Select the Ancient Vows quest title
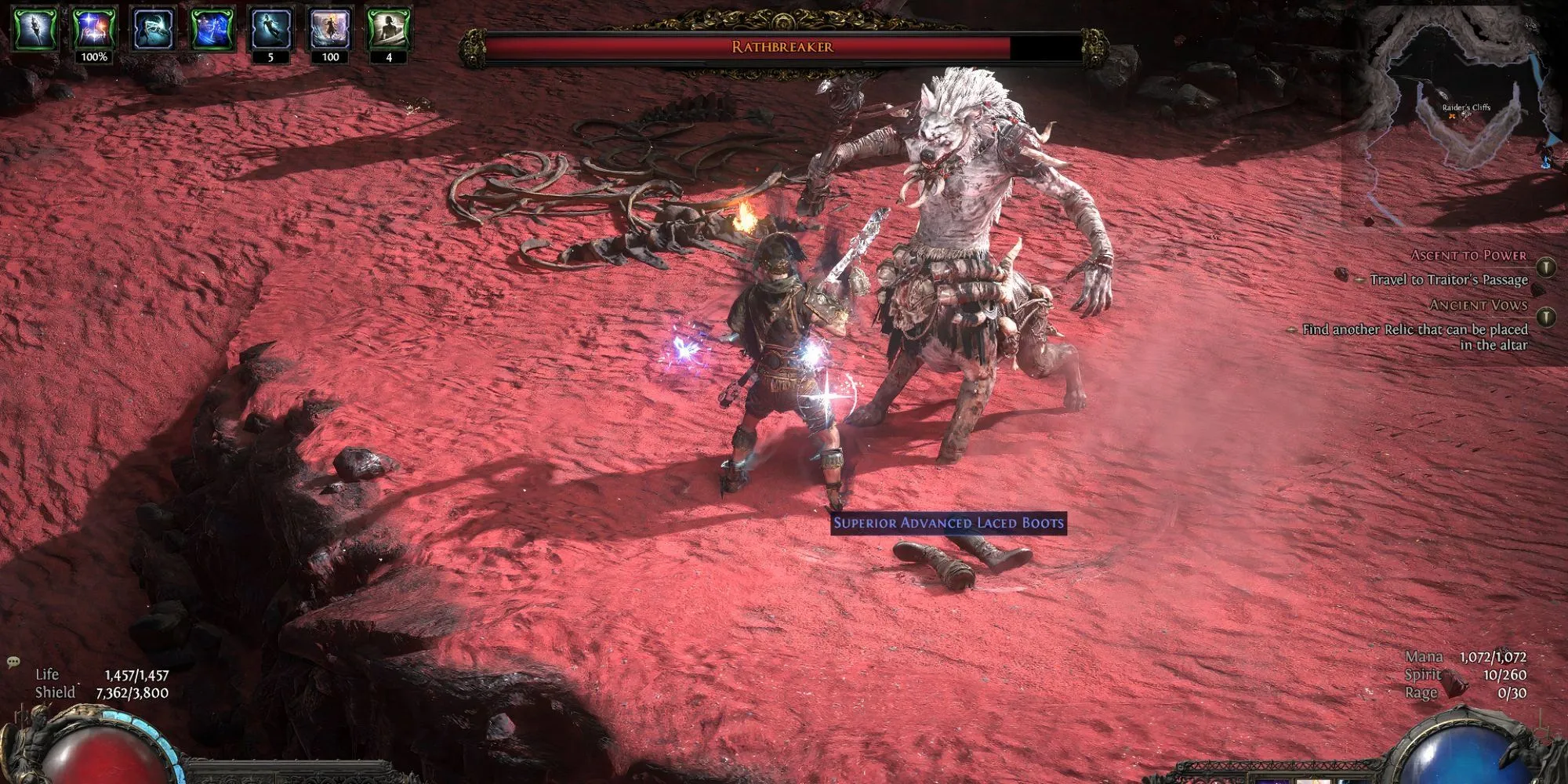This screenshot has width=1568, height=784. point(1478,305)
